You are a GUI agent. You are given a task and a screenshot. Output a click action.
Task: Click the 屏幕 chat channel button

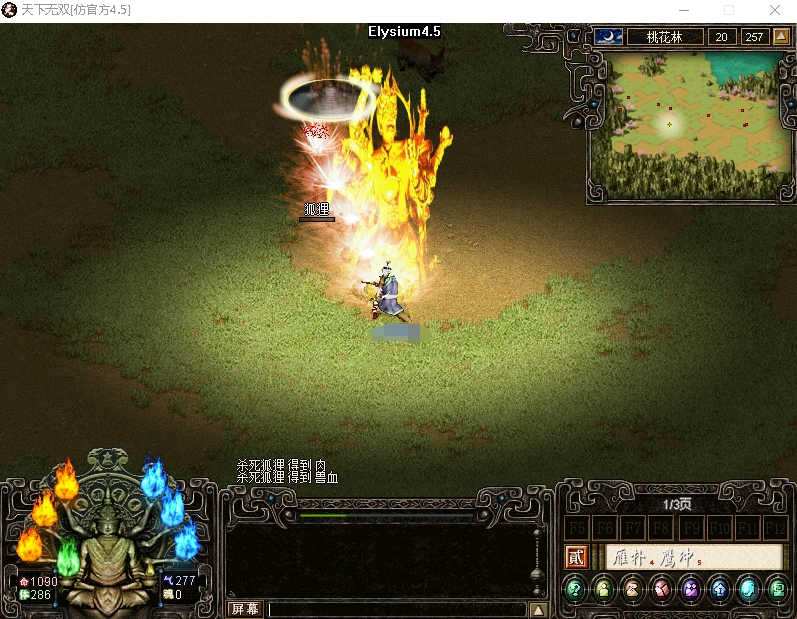pyautogui.click(x=245, y=609)
